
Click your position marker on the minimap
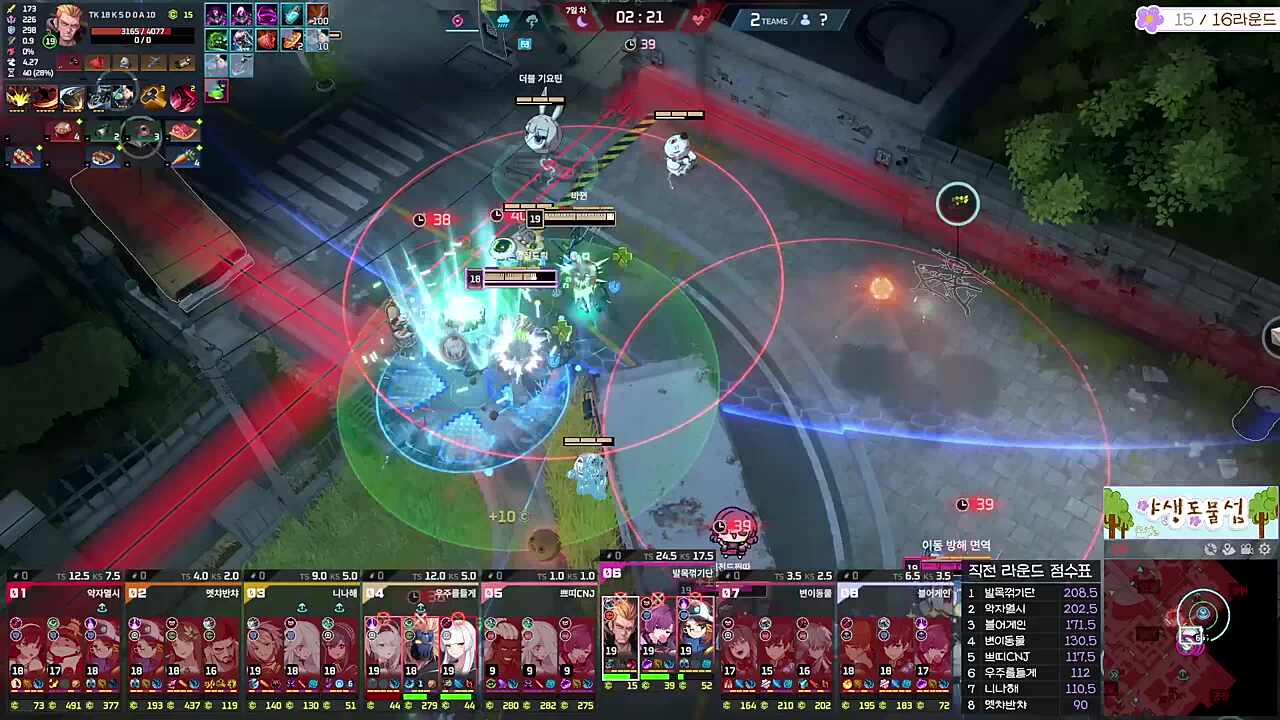(1202, 612)
